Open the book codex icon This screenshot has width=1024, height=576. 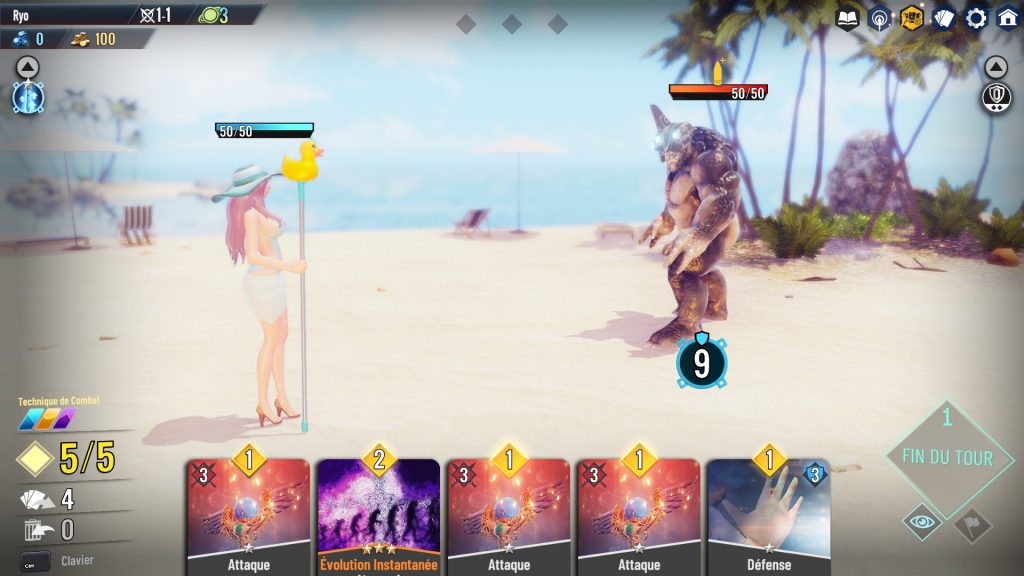[847, 18]
